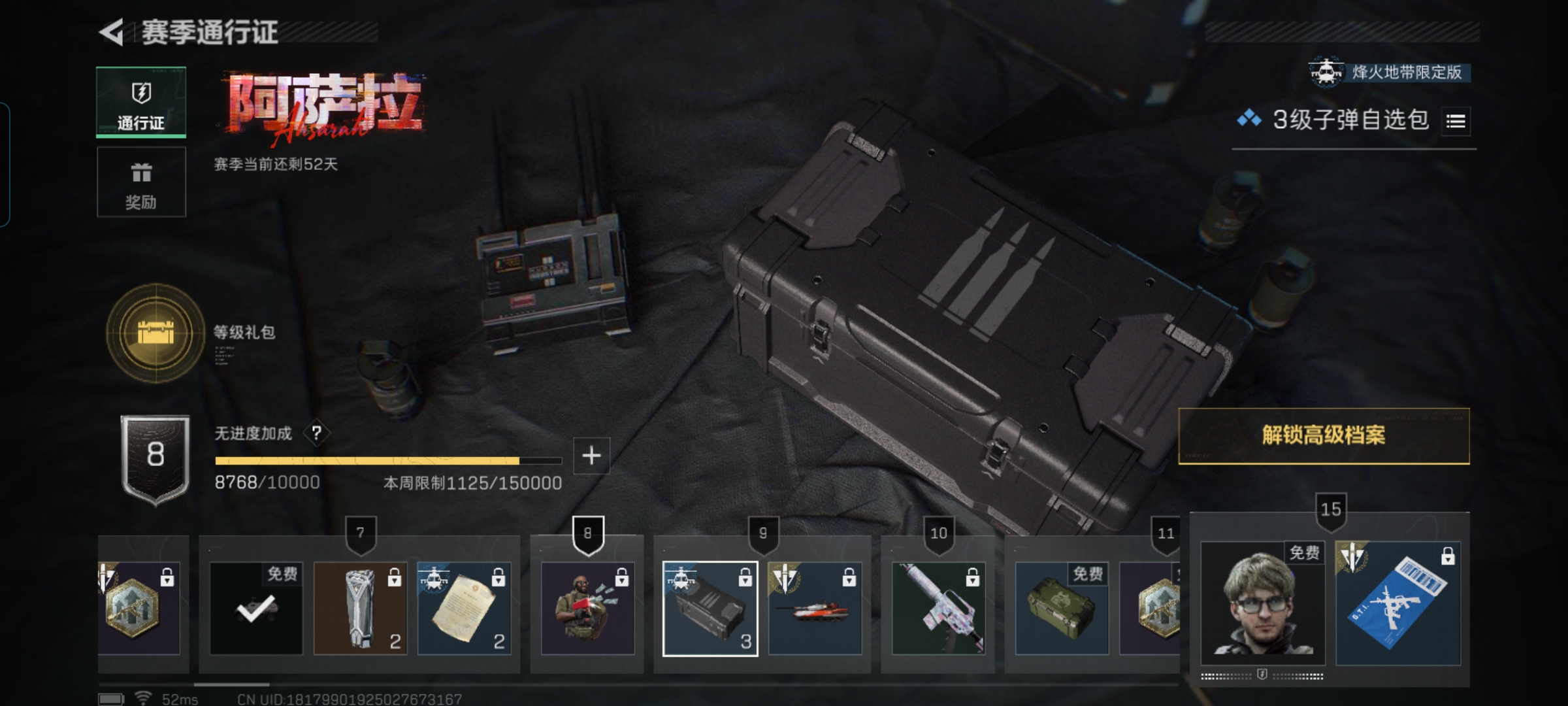
Task: Select the silver armor plate reward tile
Action: point(360,609)
